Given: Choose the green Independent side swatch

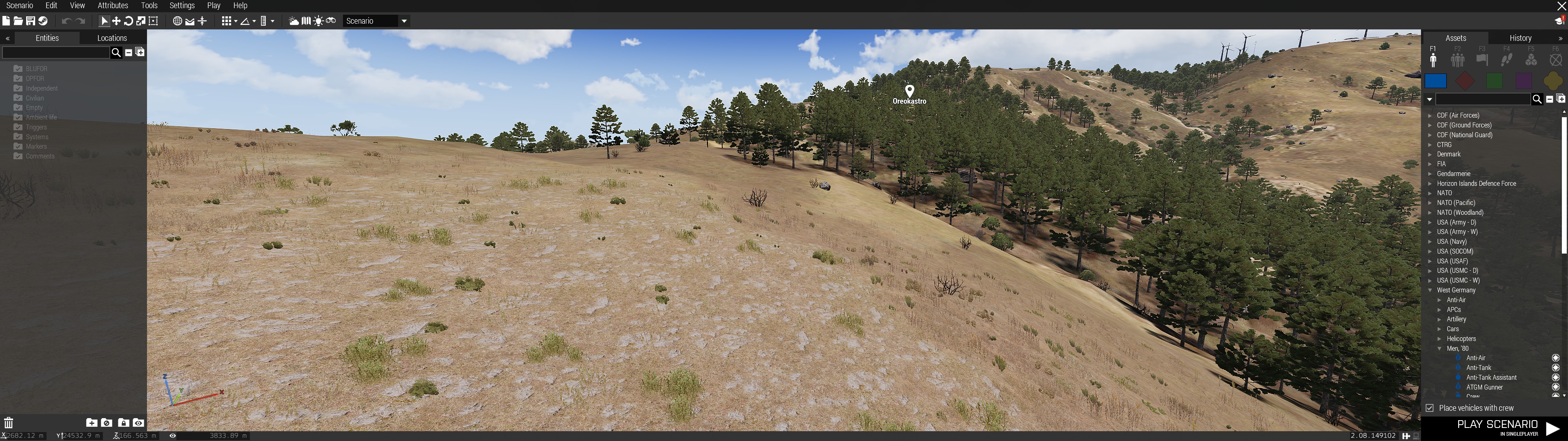Looking at the screenshot, I should click(1494, 81).
